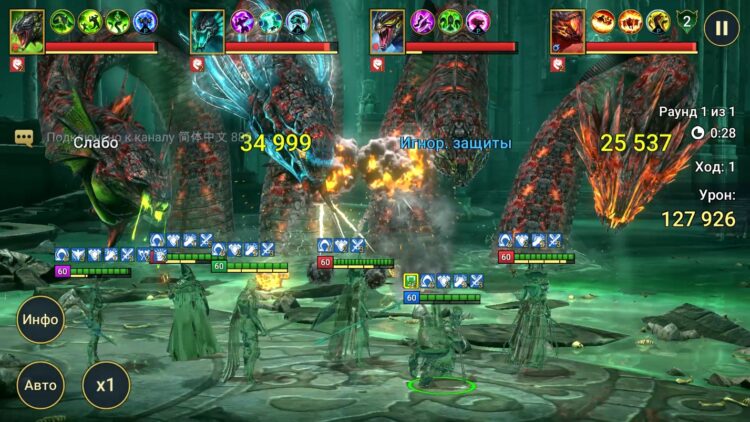Open the chat speech bubble icon
The height and width of the screenshot is (422, 750).
[24, 138]
